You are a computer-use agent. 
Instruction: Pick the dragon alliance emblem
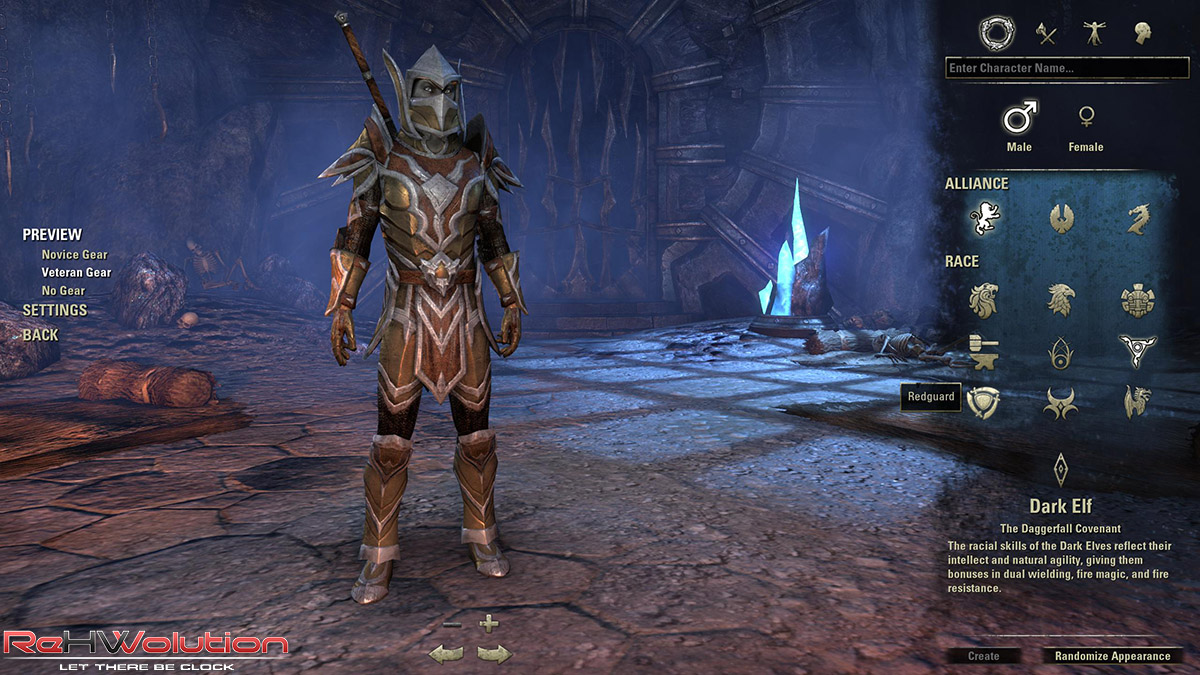pyautogui.click(x=1137, y=218)
